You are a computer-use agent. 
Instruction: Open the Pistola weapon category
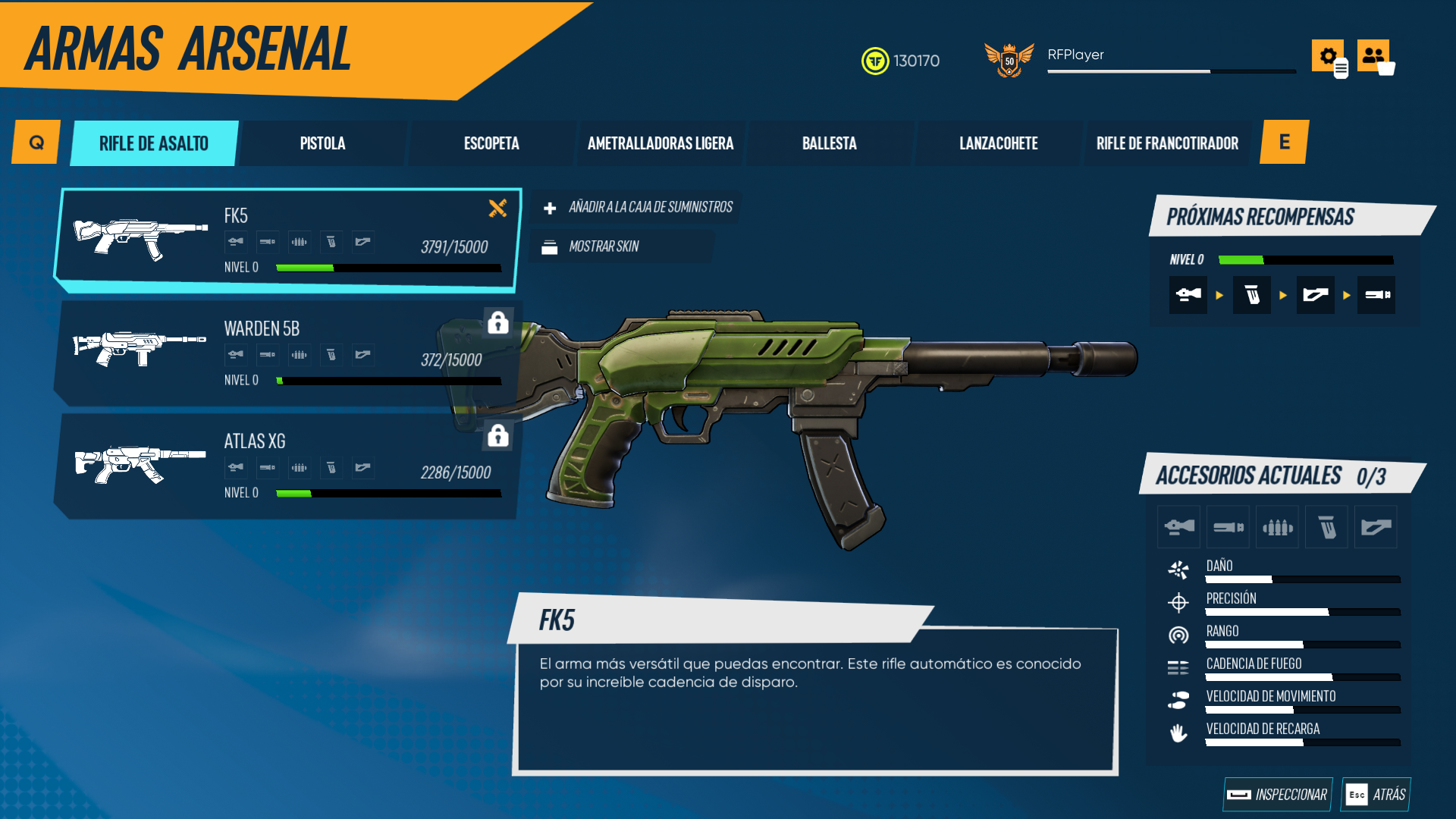tap(322, 143)
